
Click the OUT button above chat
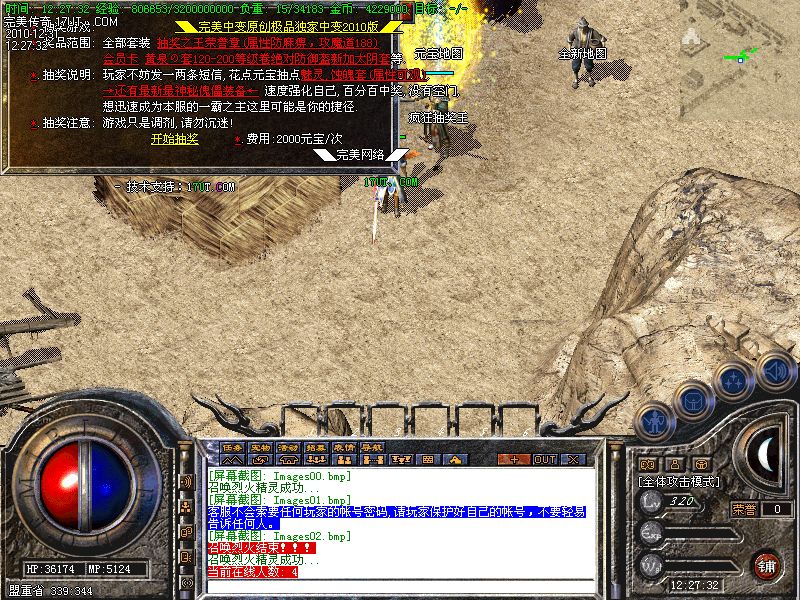tap(544, 459)
